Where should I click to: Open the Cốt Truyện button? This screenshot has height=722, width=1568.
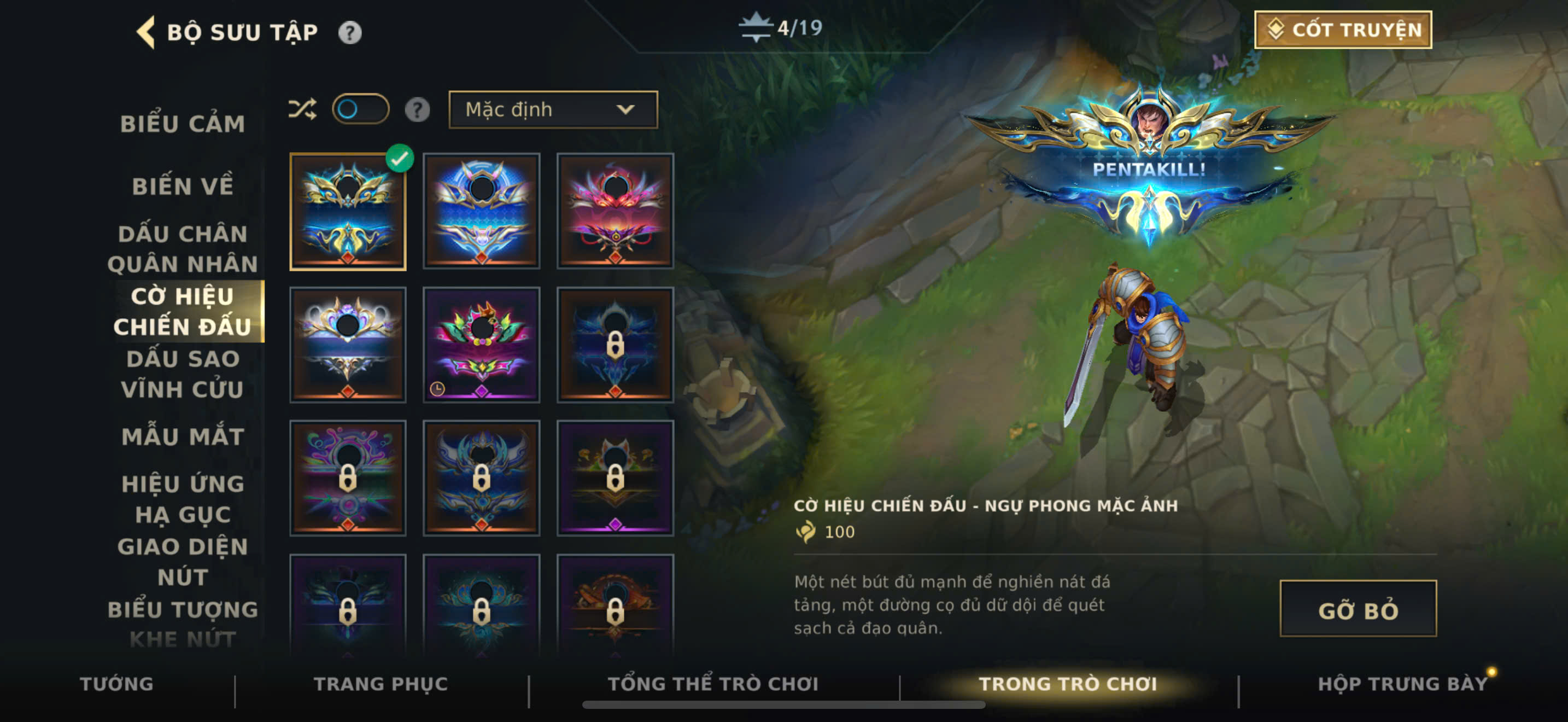(x=1343, y=30)
